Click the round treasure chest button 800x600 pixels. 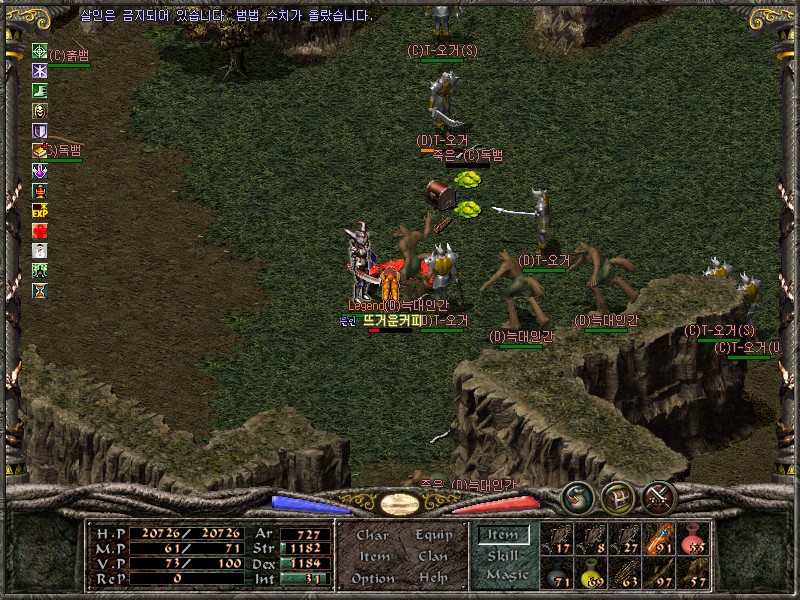coord(618,497)
